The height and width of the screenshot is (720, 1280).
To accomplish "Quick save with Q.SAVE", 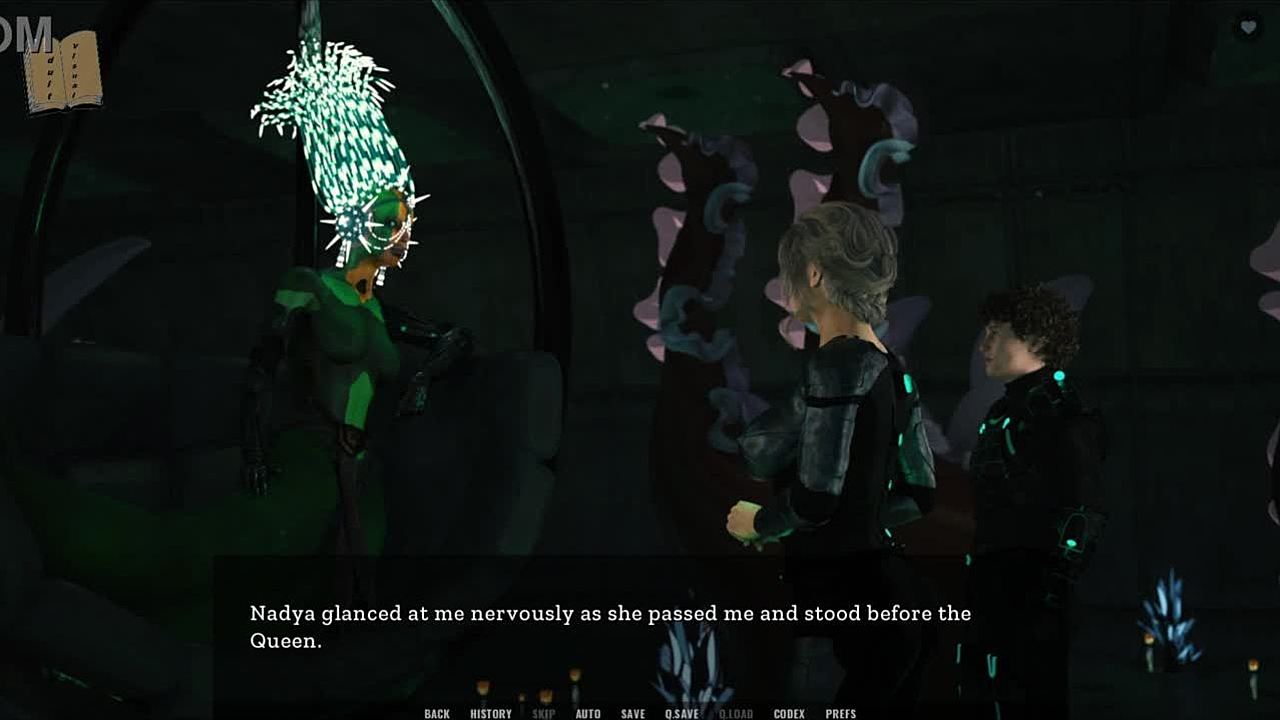I will click(682, 713).
